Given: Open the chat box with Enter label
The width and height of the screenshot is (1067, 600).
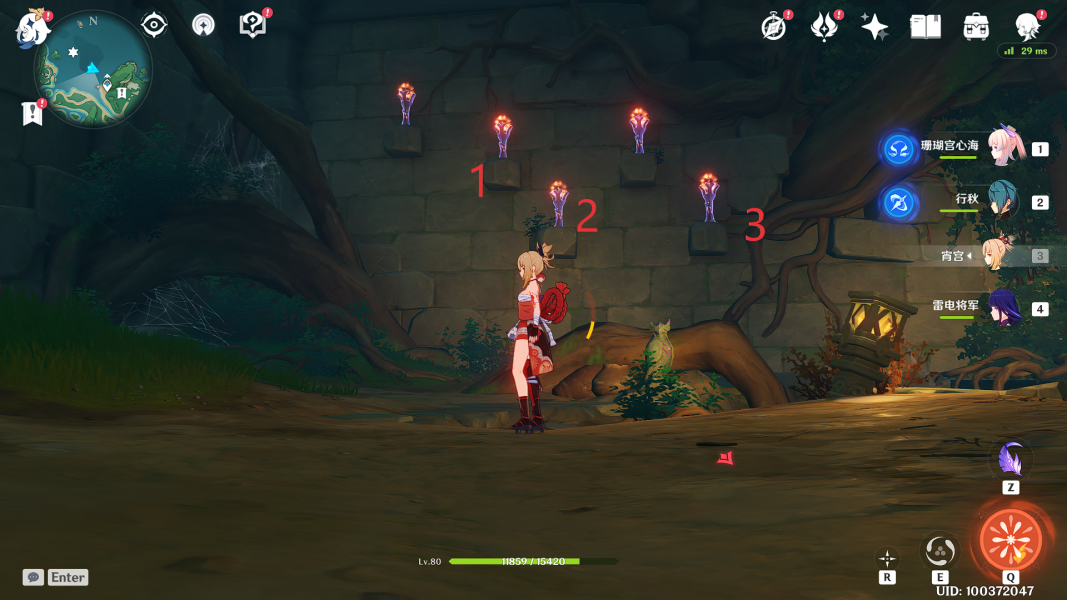Looking at the screenshot, I should (x=56, y=577).
